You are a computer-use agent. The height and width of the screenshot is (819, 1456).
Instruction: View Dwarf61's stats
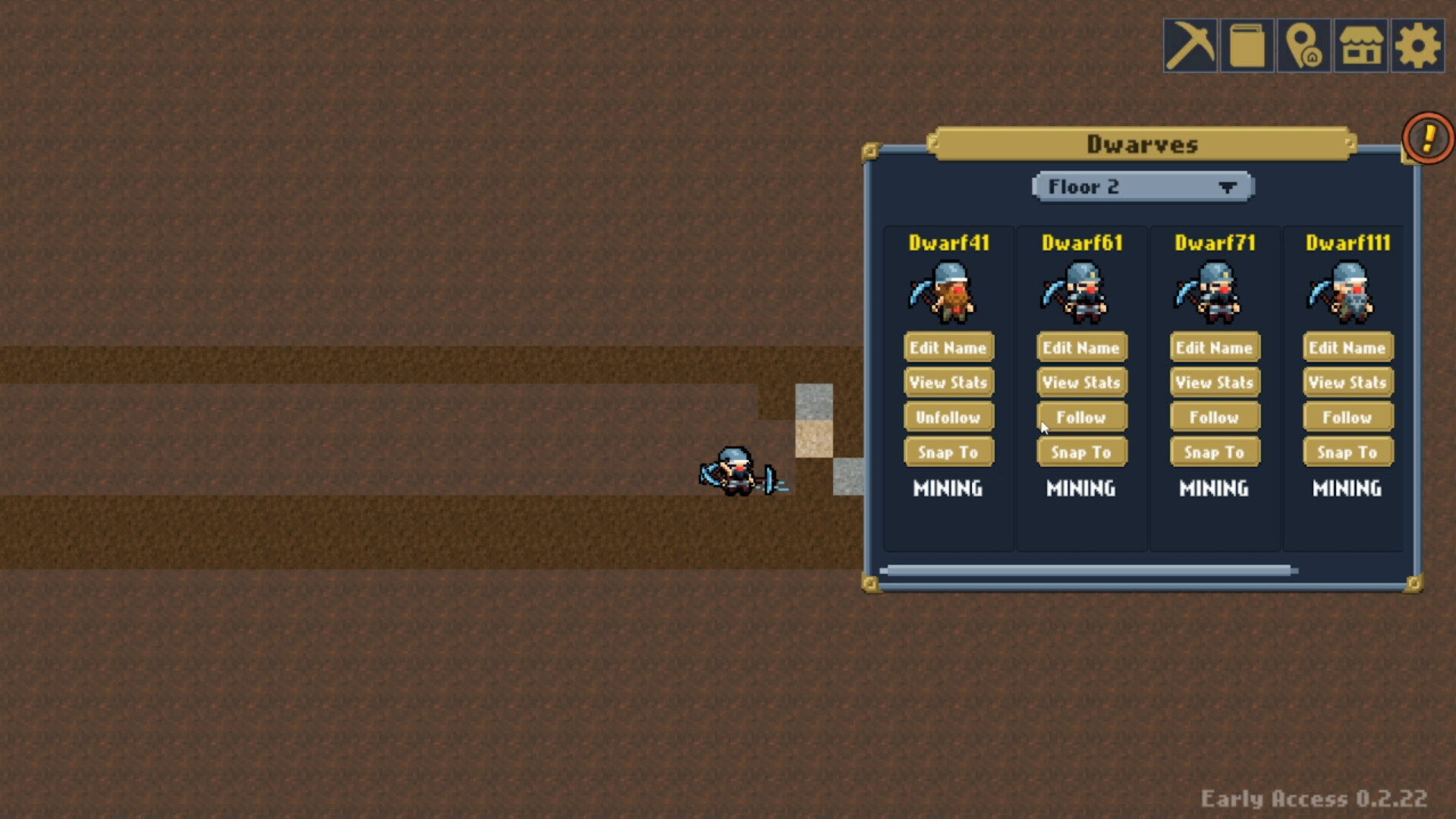[x=1081, y=382]
